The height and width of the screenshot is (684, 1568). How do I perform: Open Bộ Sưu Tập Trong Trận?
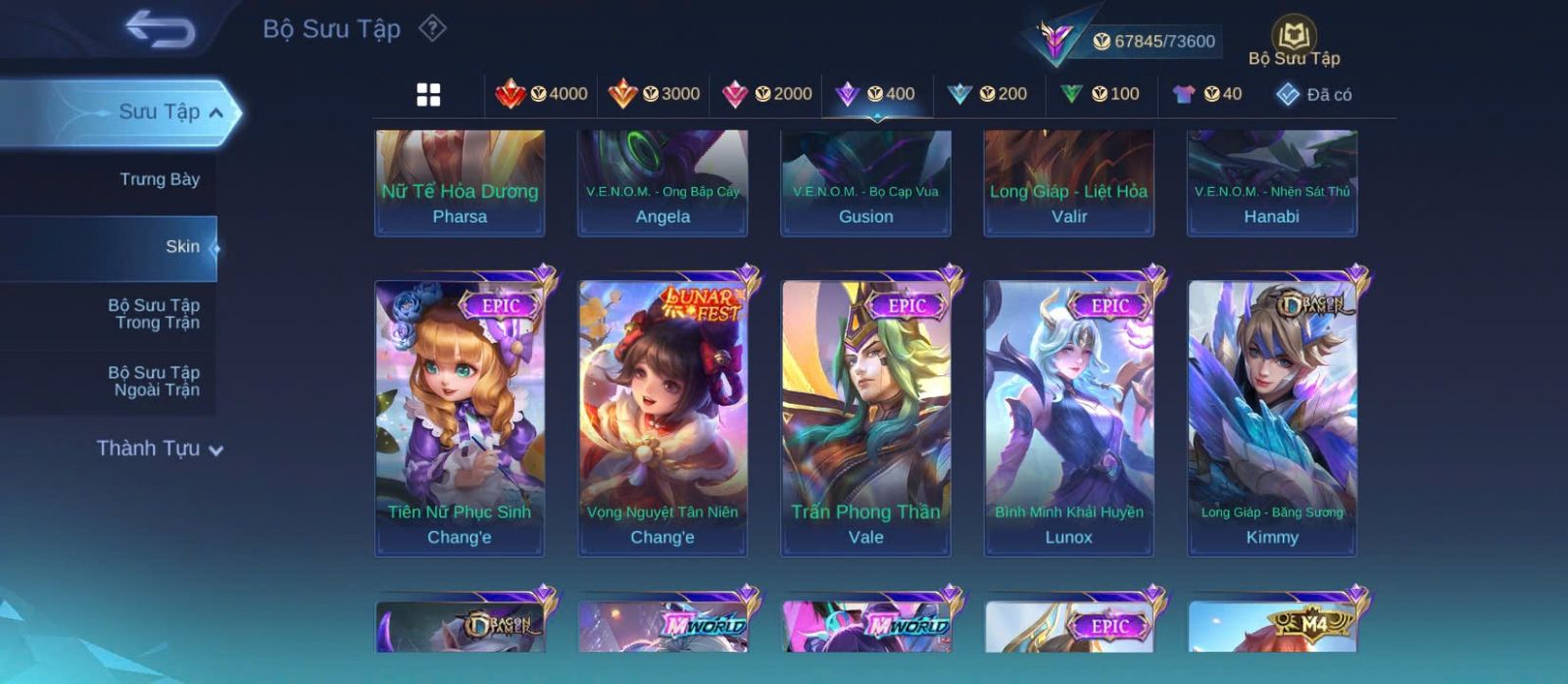[154, 314]
